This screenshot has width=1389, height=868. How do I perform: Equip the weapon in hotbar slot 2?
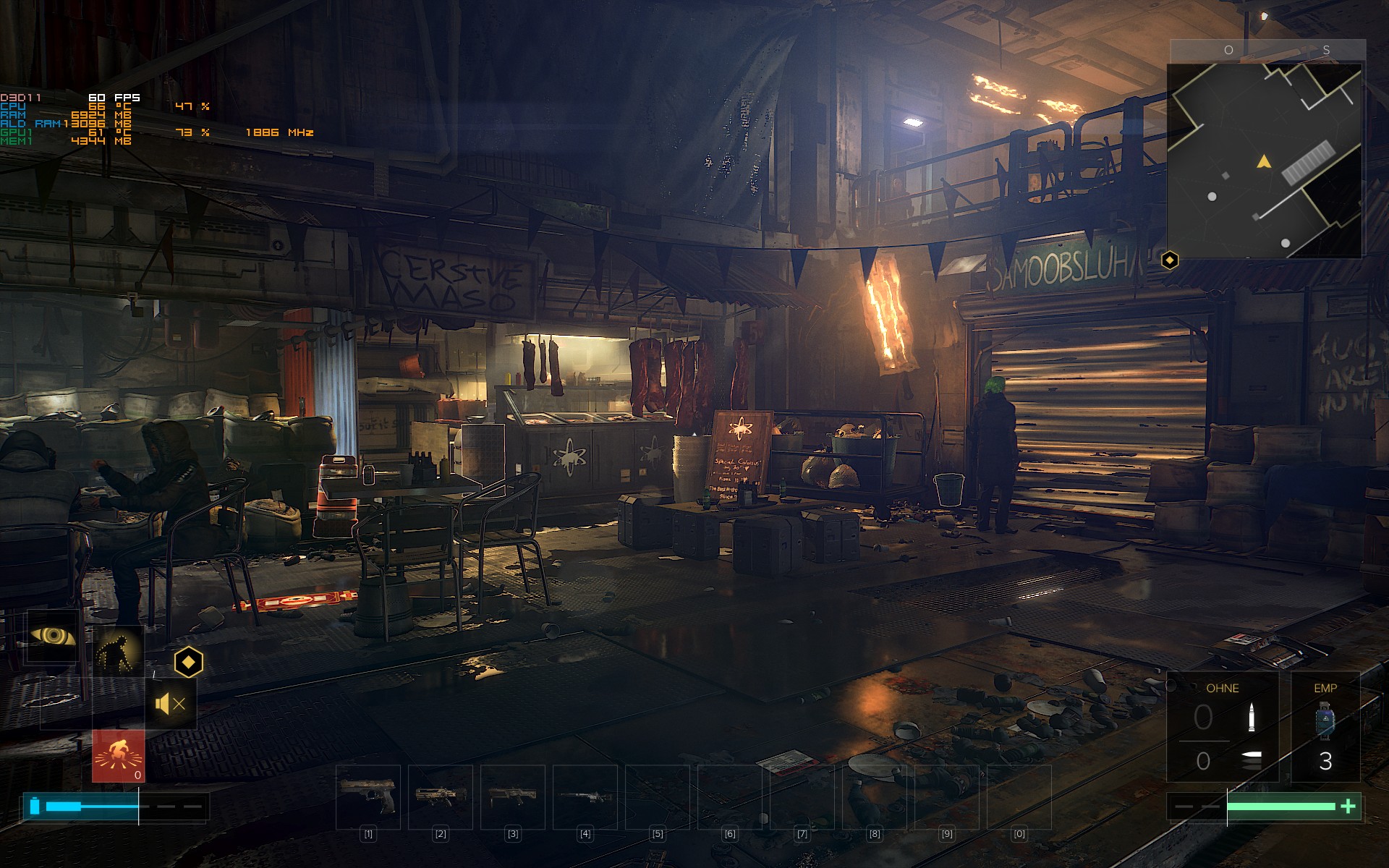click(x=441, y=796)
